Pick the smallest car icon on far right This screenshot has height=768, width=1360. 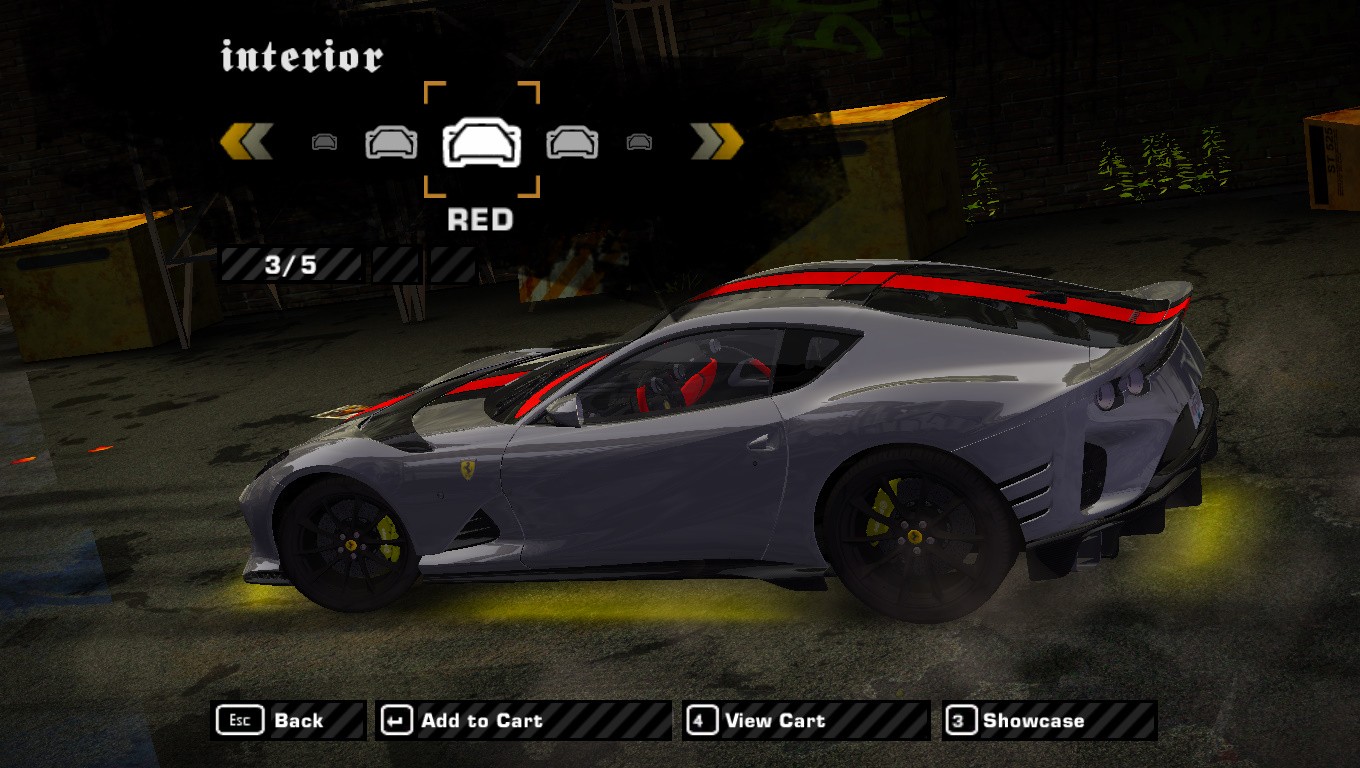[639, 142]
